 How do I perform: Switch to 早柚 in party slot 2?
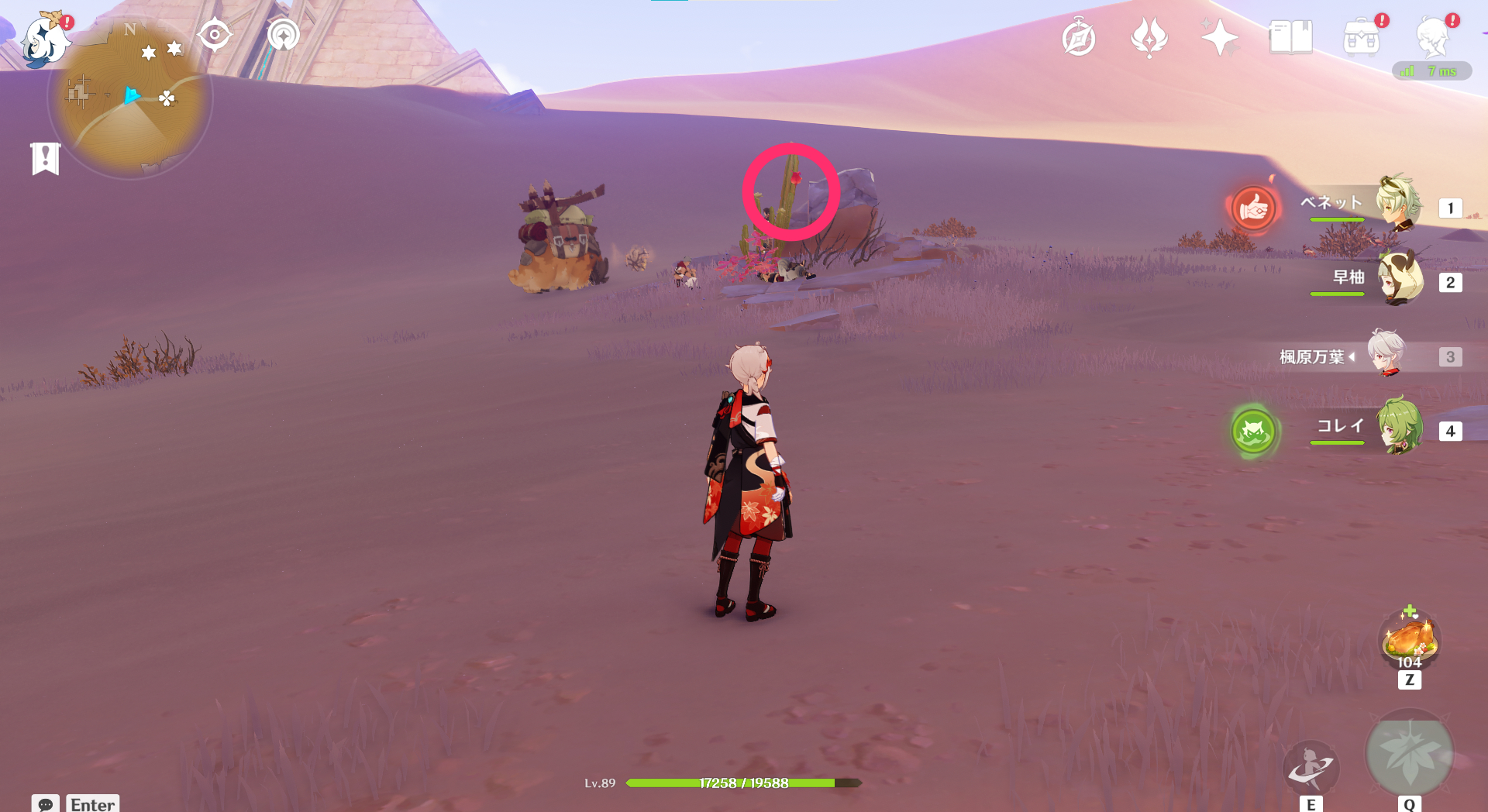point(1402,282)
